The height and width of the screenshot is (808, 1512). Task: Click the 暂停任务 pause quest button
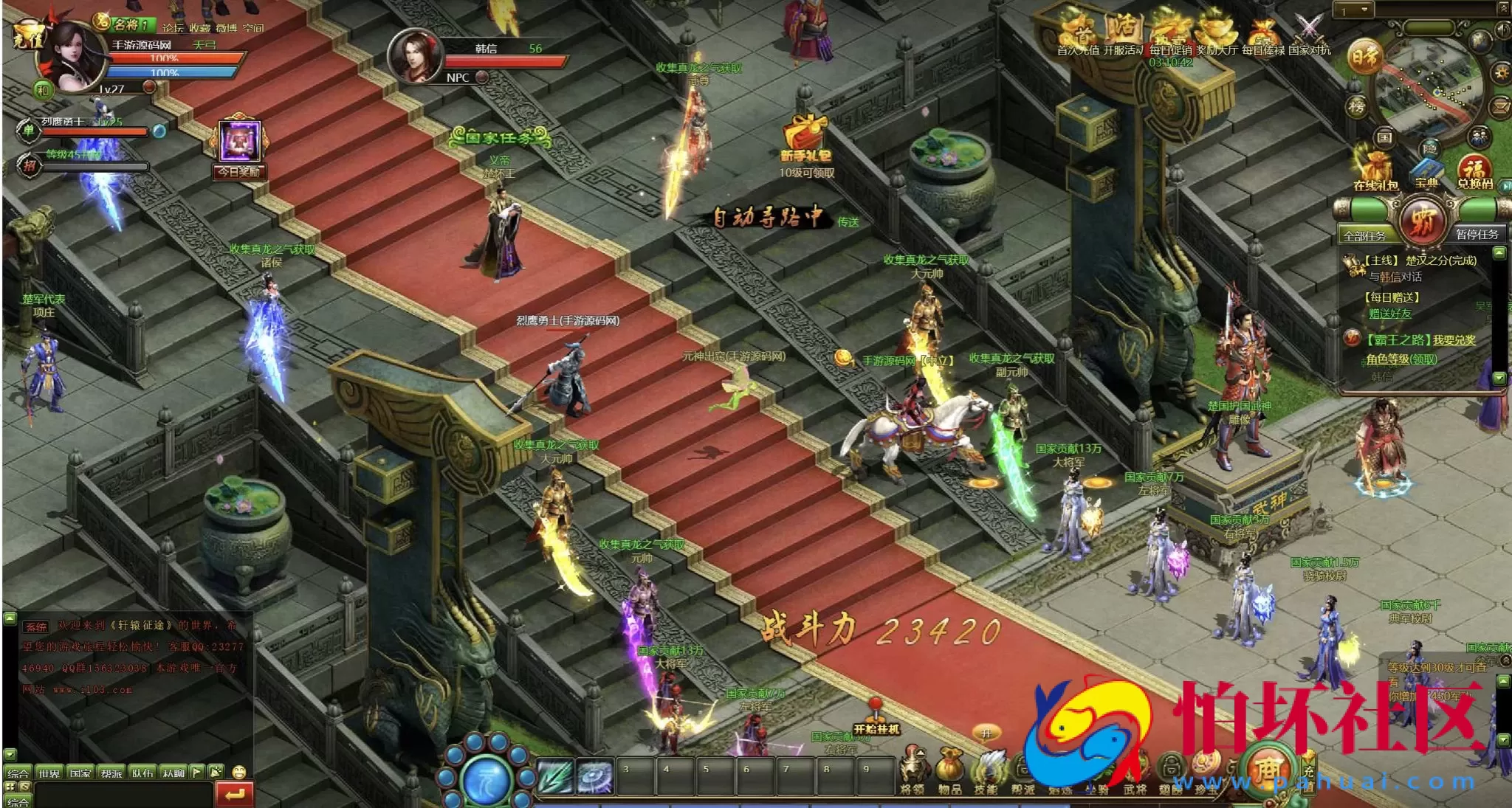[x=1477, y=234]
